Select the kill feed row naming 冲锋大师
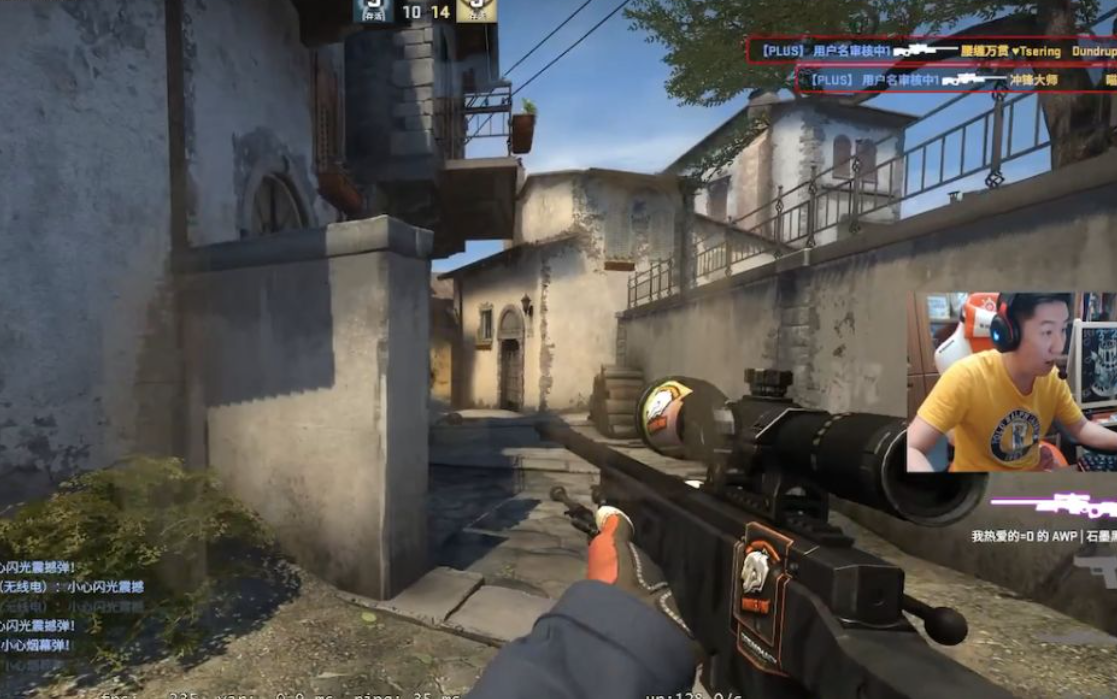 [955, 79]
